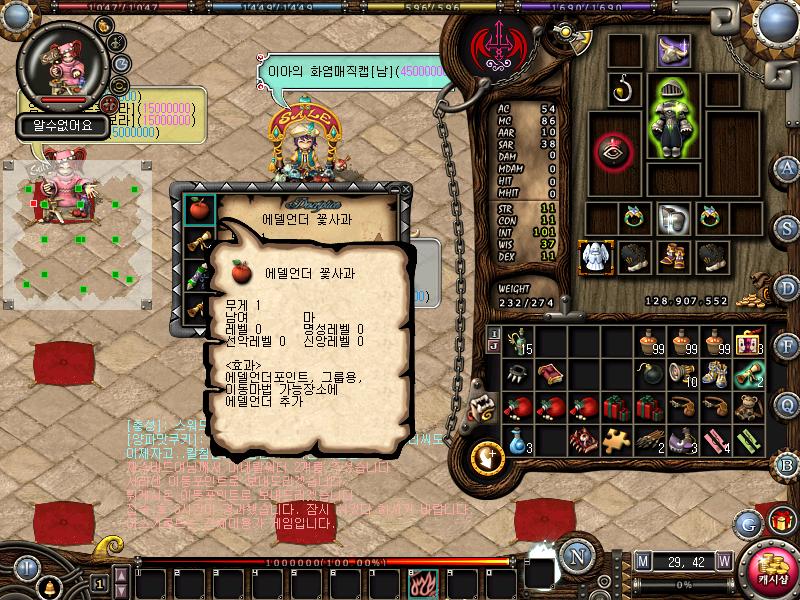Select the red apple item in shop list
800x600 pixels.
point(198,209)
